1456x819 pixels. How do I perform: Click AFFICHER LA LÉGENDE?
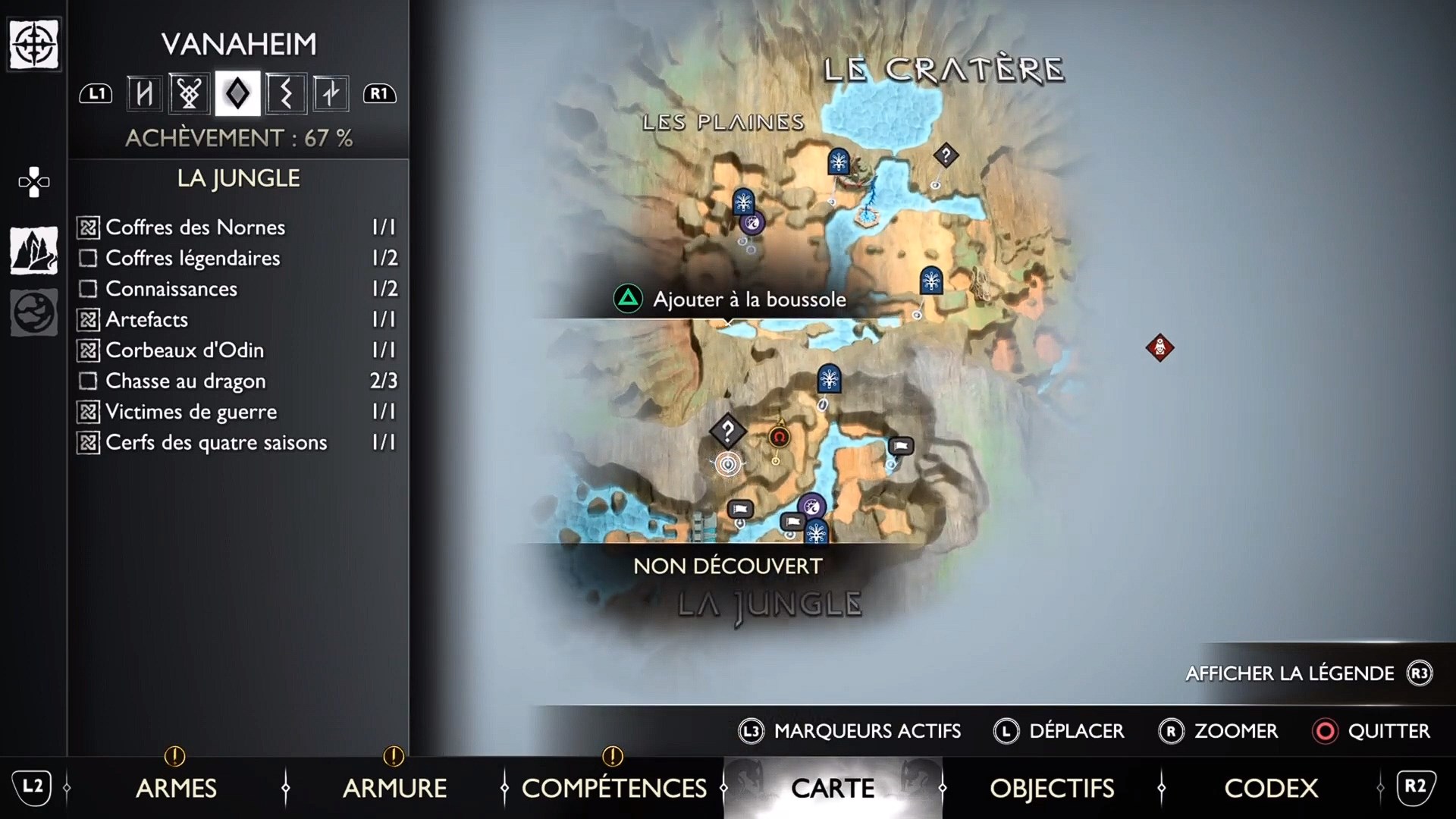tap(1289, 673)
